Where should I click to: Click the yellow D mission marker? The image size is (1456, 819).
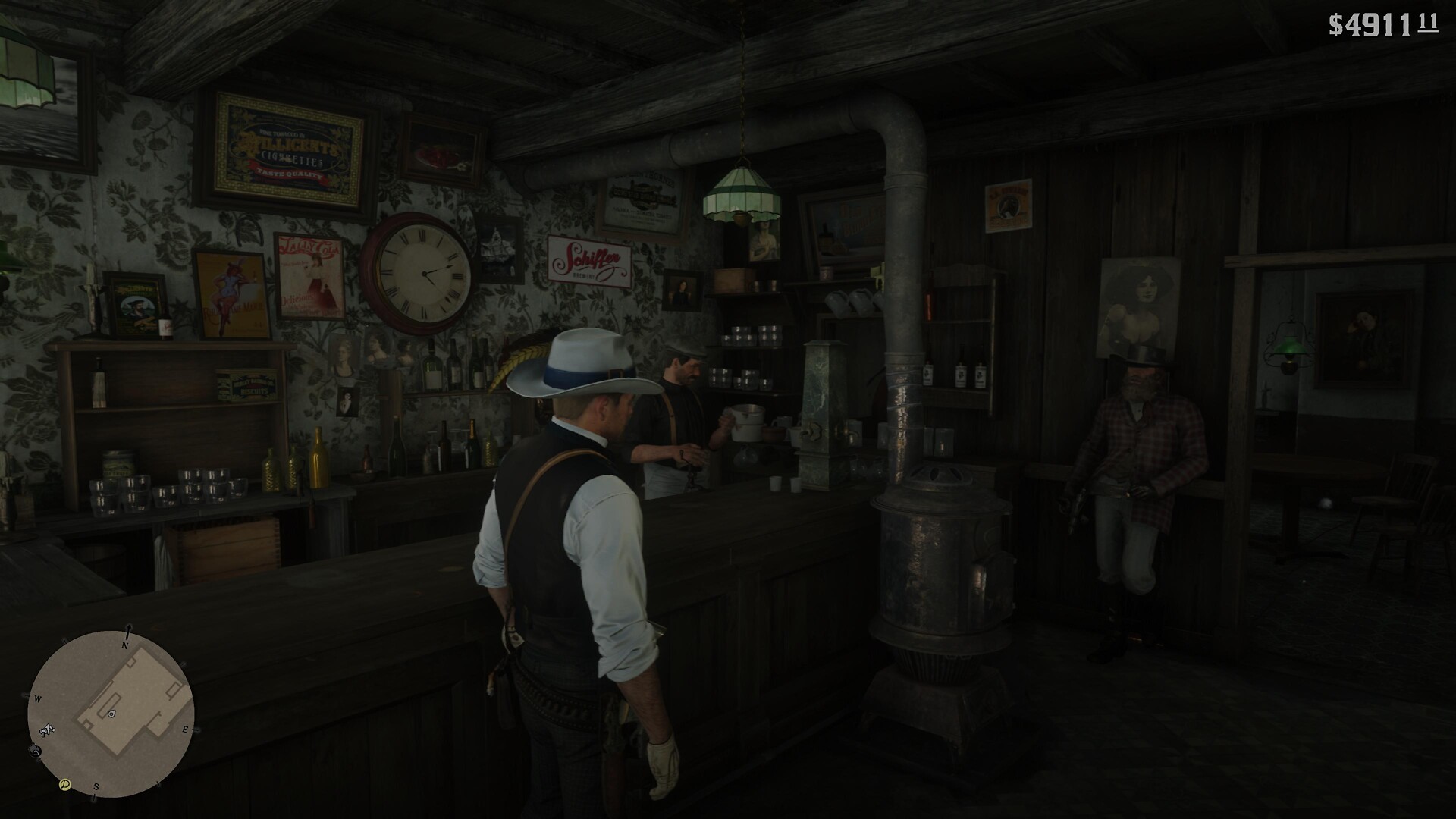pos(65,784)
